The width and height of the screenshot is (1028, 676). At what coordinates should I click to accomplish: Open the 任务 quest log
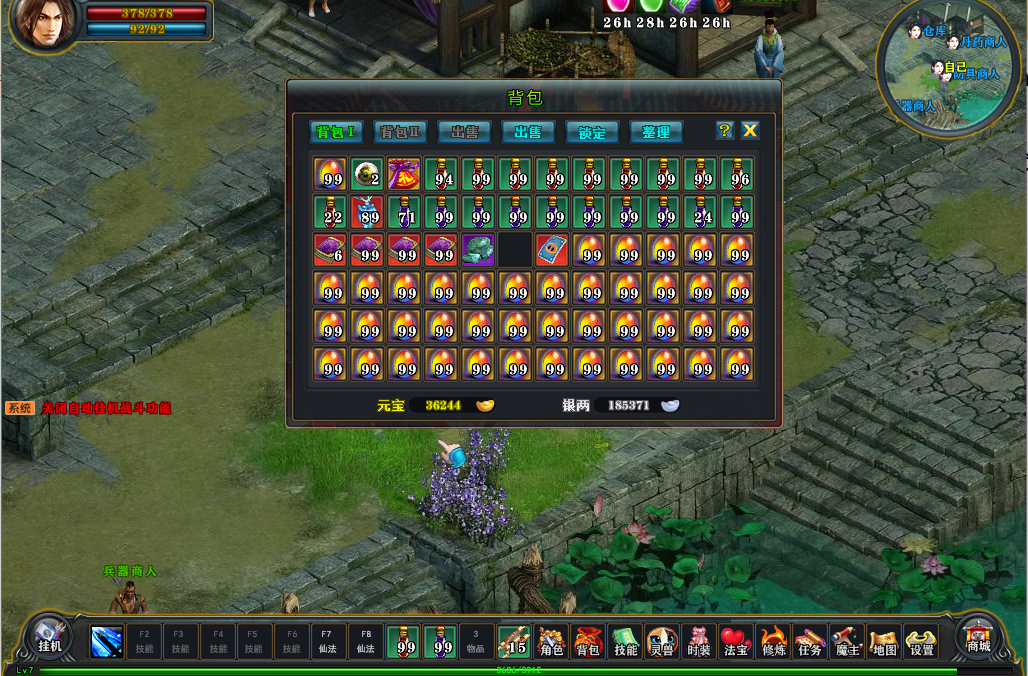pos(810,641)
